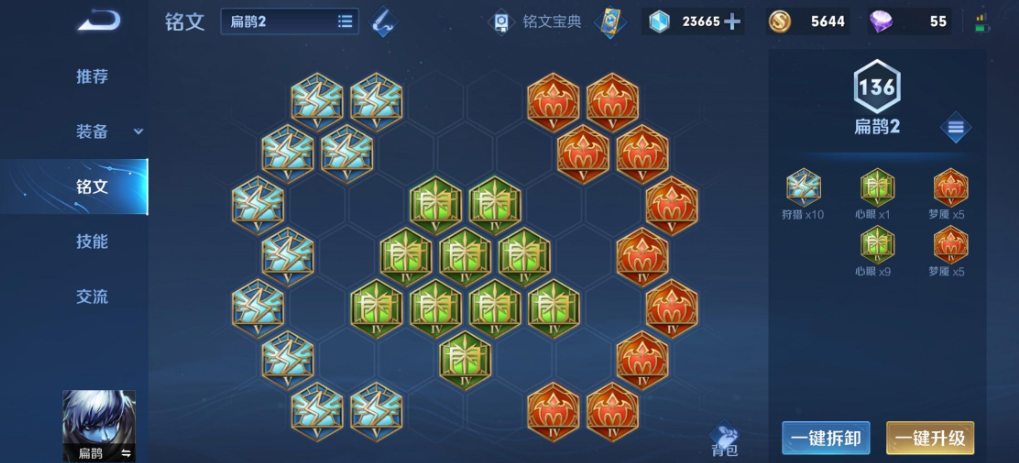Screen dimensions: 1019x463
Task: Select the 铭文 tab
Action: point(92,187)
